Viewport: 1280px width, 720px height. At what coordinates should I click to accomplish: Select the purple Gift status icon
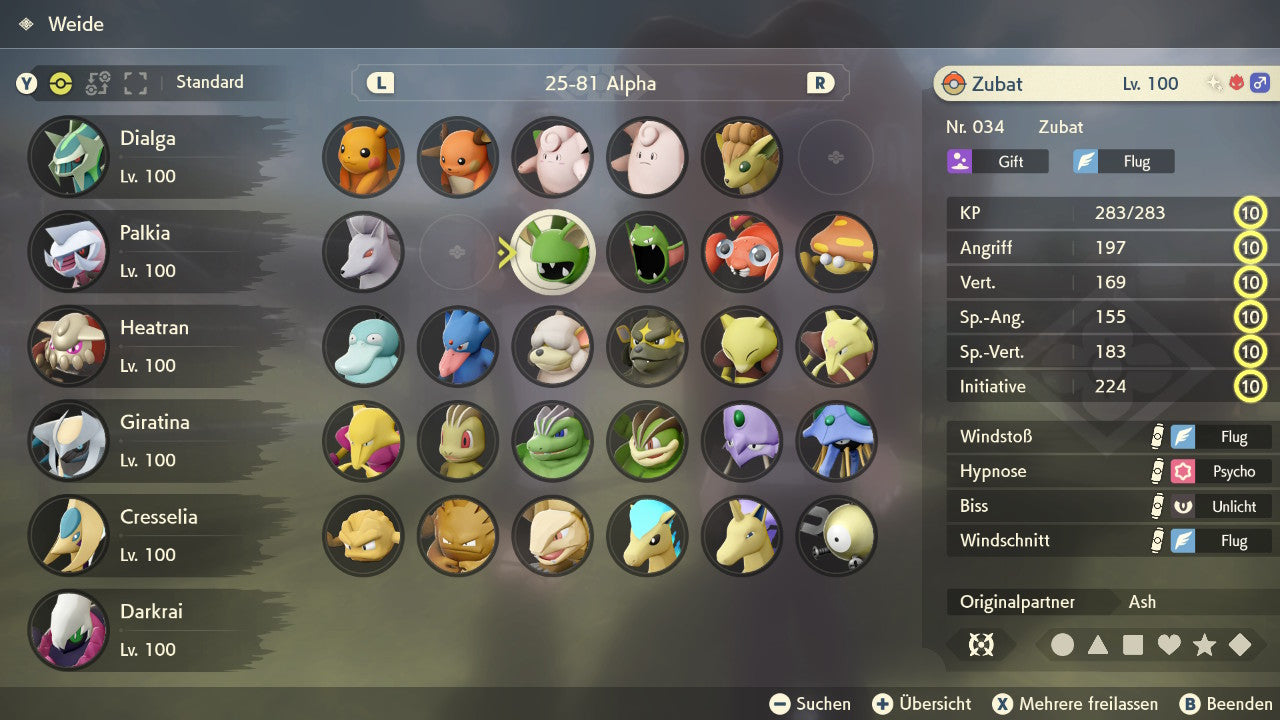click(x=962, y=161)
